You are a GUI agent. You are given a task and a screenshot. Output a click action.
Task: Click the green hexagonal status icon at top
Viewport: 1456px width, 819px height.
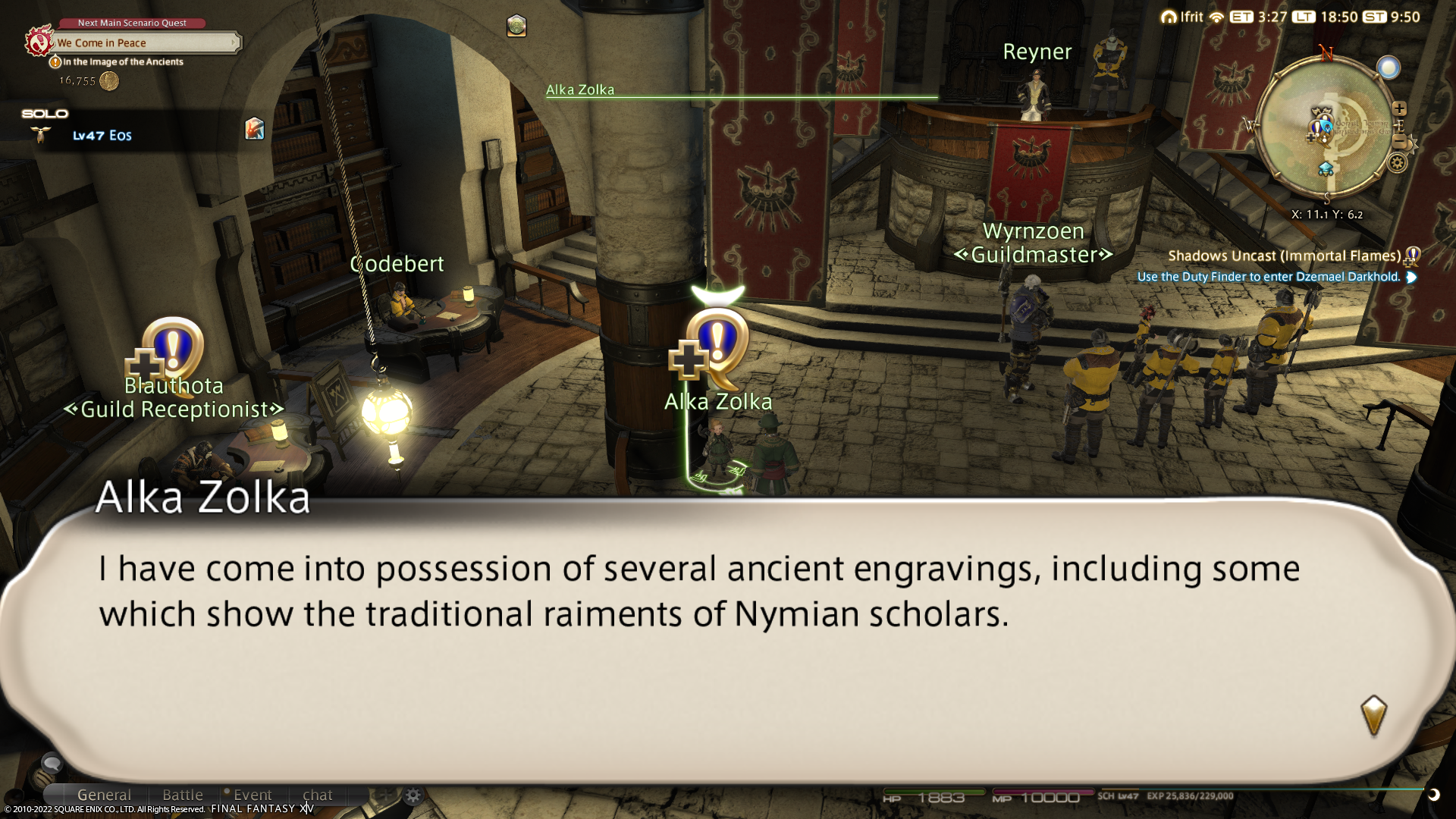pos(516,26)
